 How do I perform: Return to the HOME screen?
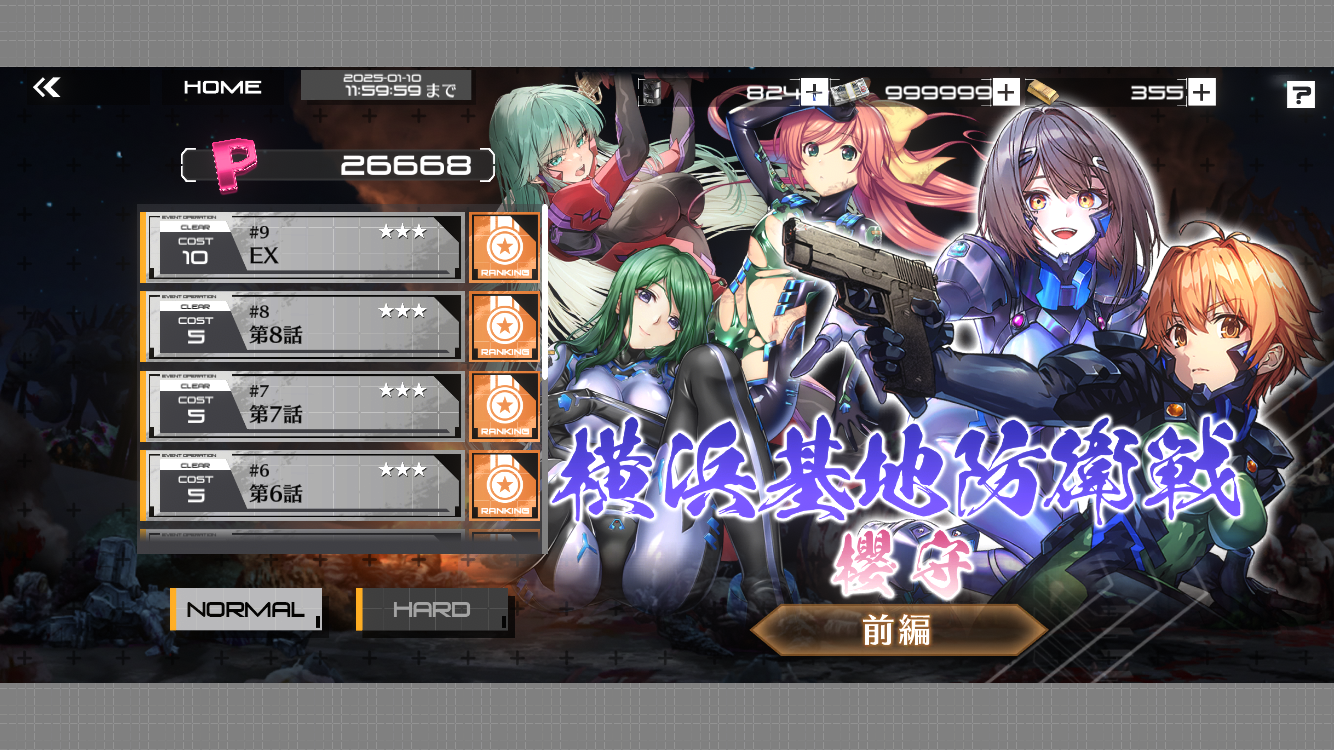222,88
